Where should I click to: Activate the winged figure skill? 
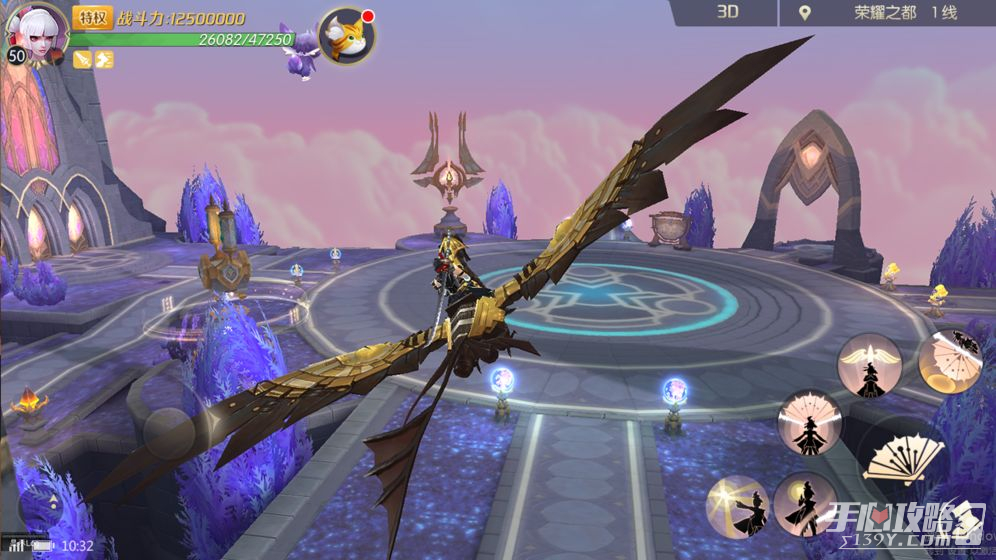pyautogui.click(x=869, y=365)
